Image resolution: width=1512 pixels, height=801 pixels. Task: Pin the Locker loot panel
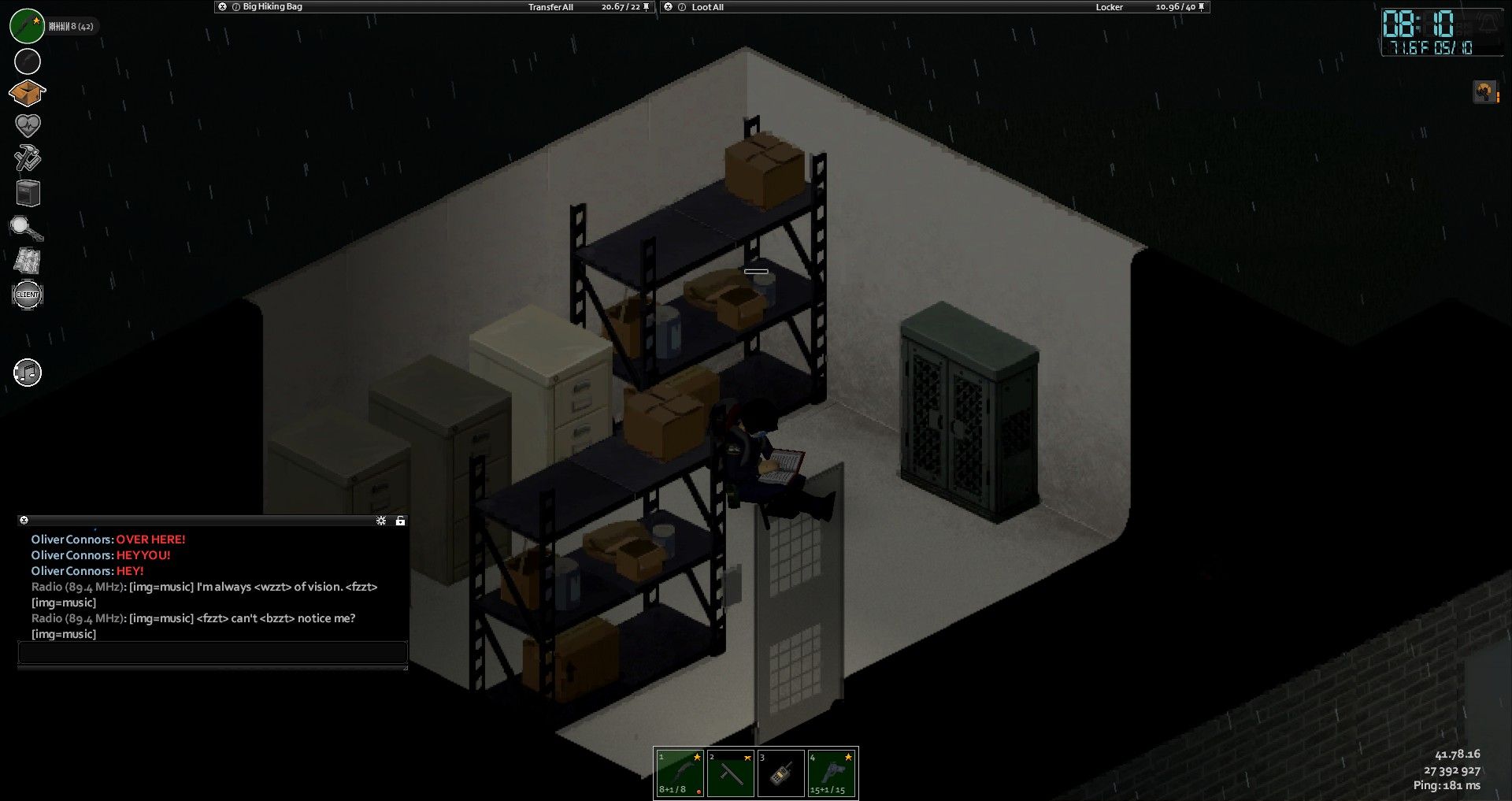point(1201,7)
